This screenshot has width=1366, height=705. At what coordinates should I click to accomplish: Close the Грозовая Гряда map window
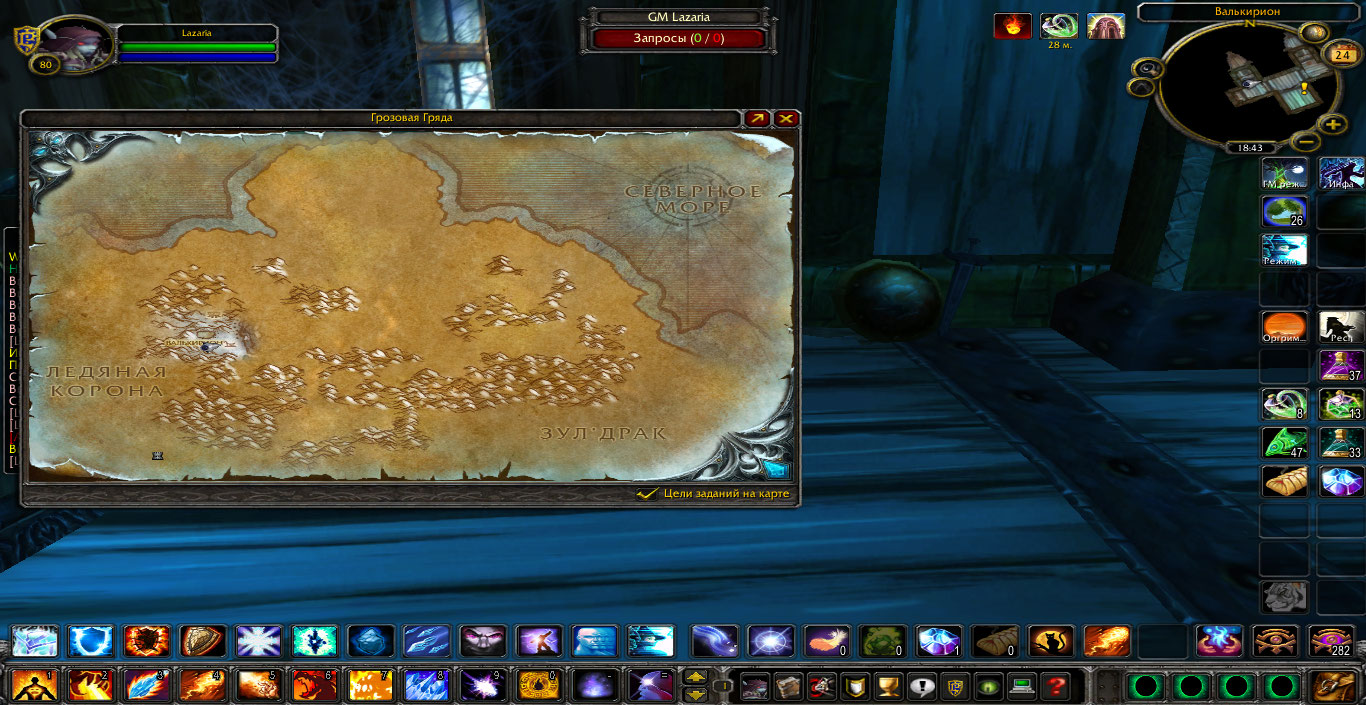pyautogui.click(x=787, y=119)
